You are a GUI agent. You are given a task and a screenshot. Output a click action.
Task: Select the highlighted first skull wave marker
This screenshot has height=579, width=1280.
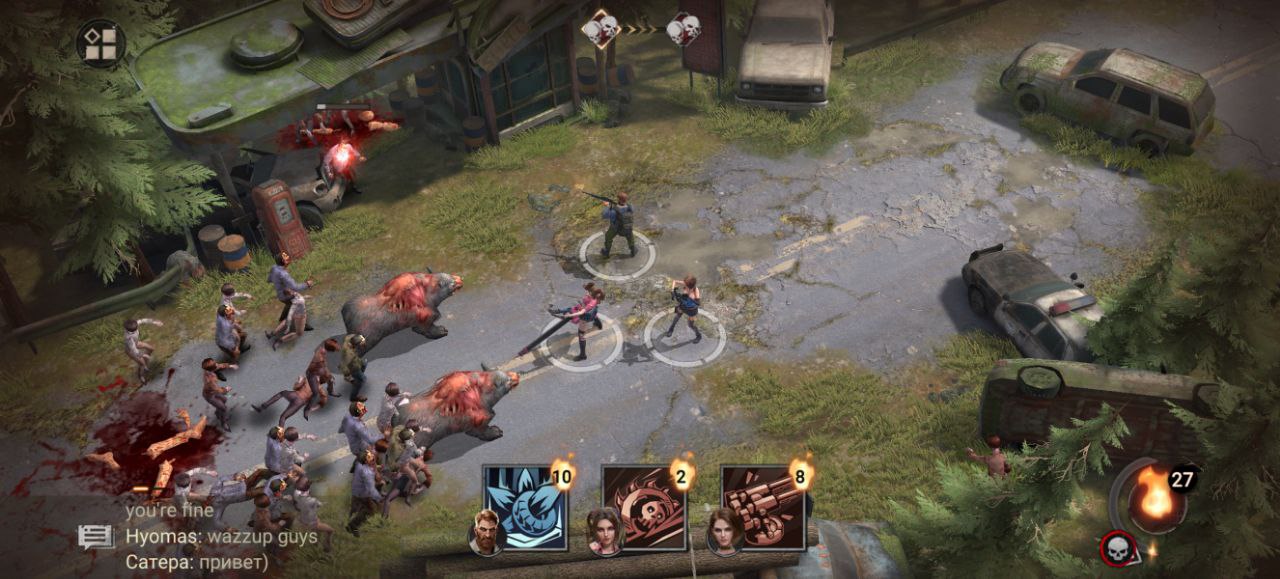click(x=600, y=29)
